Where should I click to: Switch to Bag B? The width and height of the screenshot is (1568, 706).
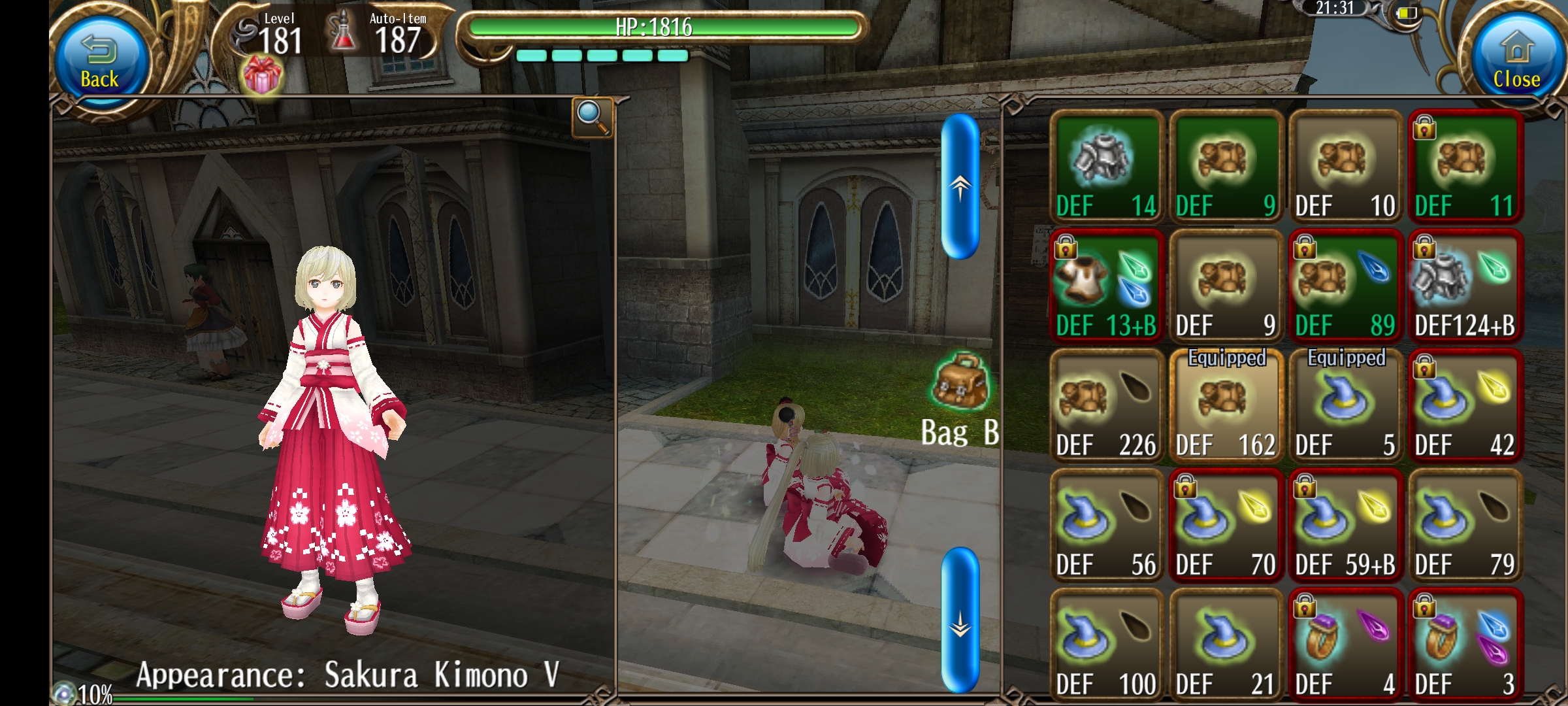960,400
